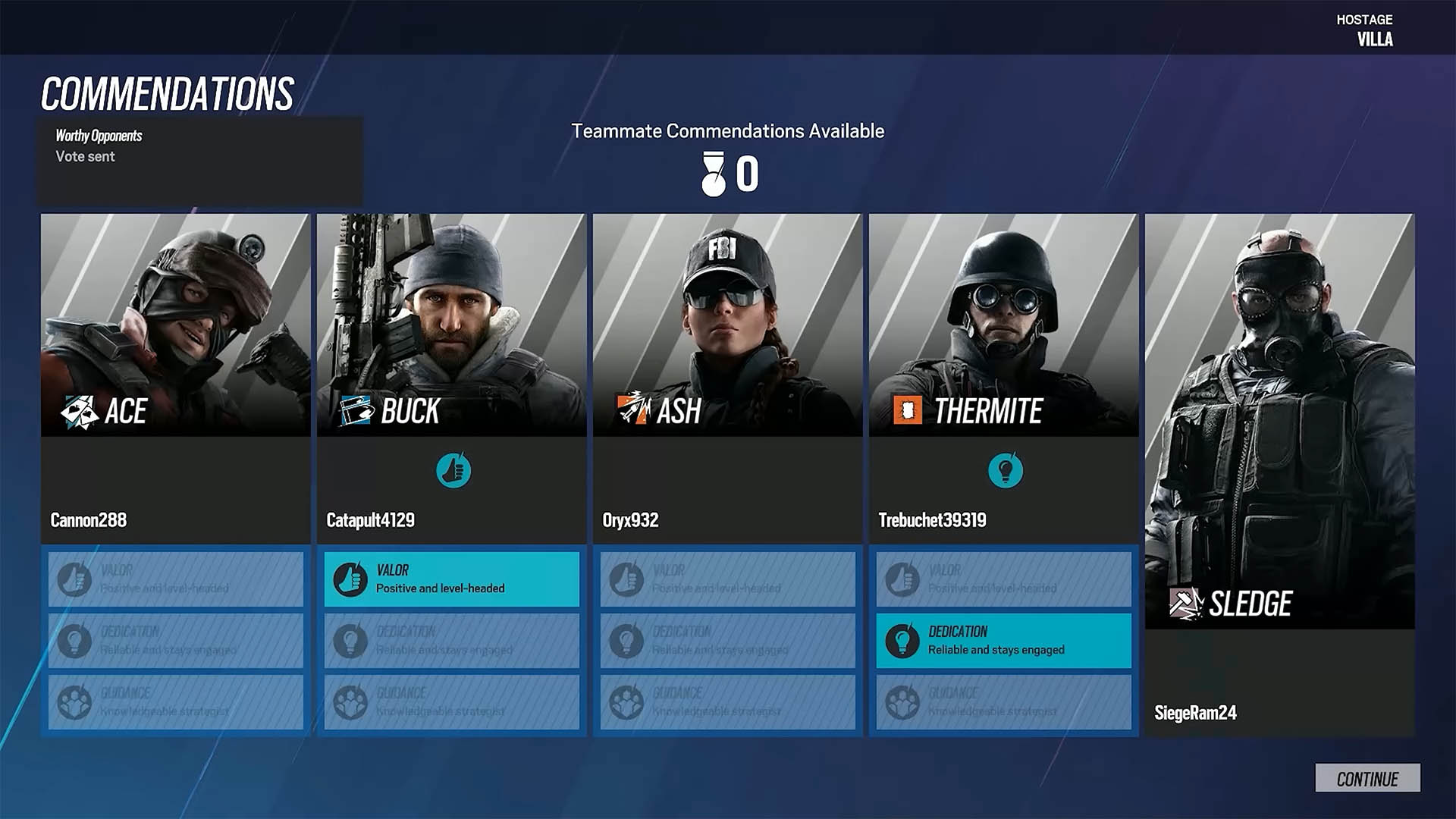Screen dimensions: 1456x819
Task: Select Valor for Trebuchet39319
Action: tap(1003, 579)
